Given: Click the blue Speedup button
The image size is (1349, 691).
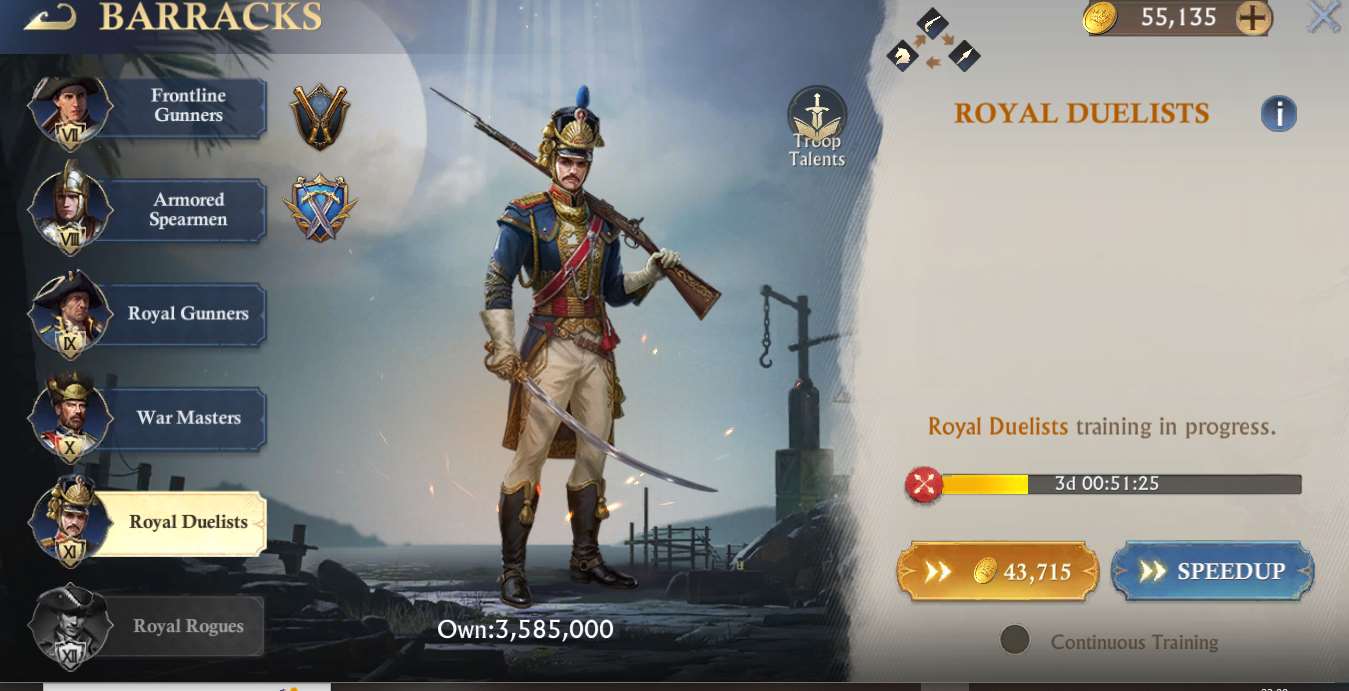Looking at the screenshot, I should click(x=1212, y=571).
